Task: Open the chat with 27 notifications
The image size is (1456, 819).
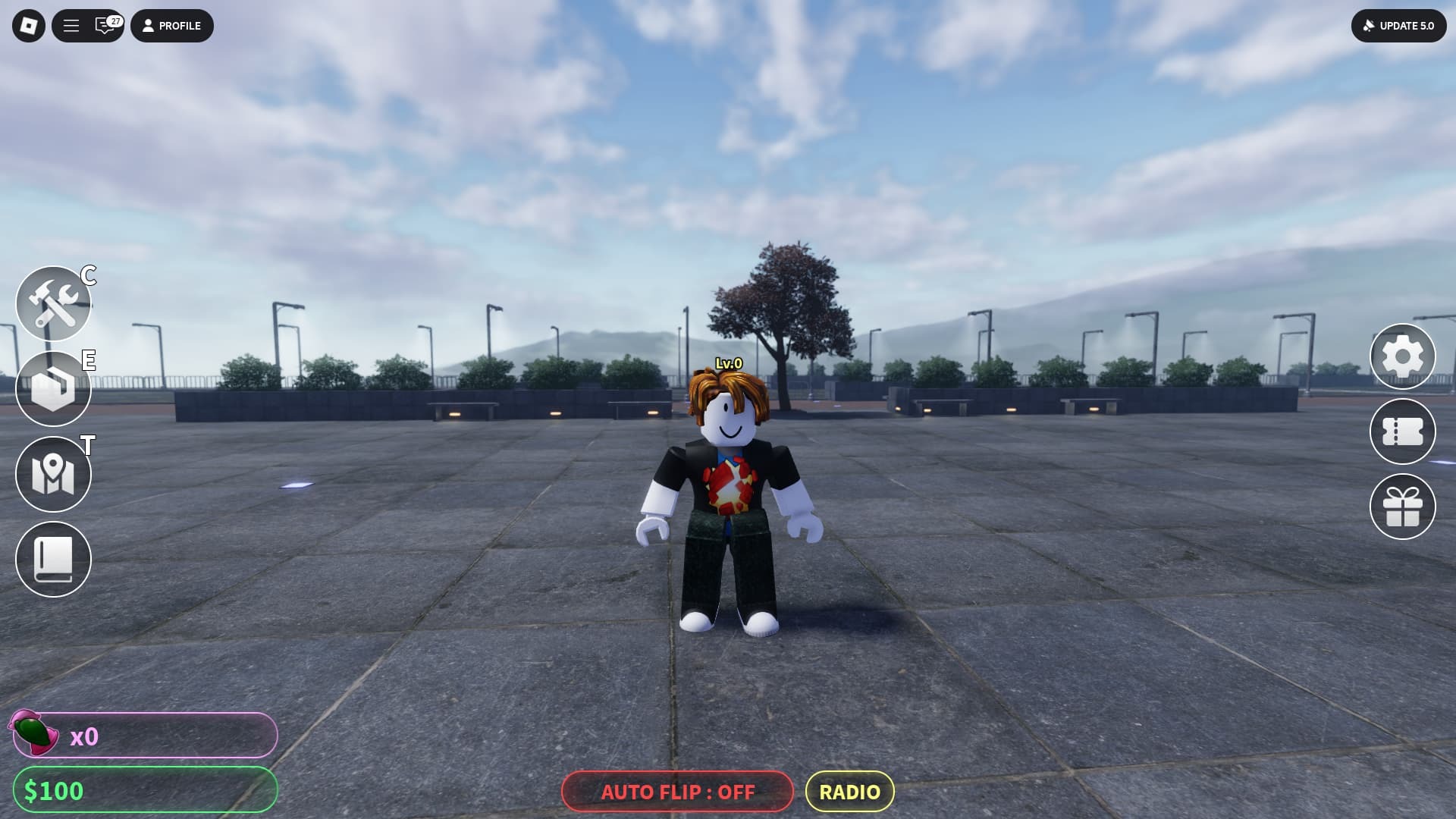Action: (x=105, y=26)
